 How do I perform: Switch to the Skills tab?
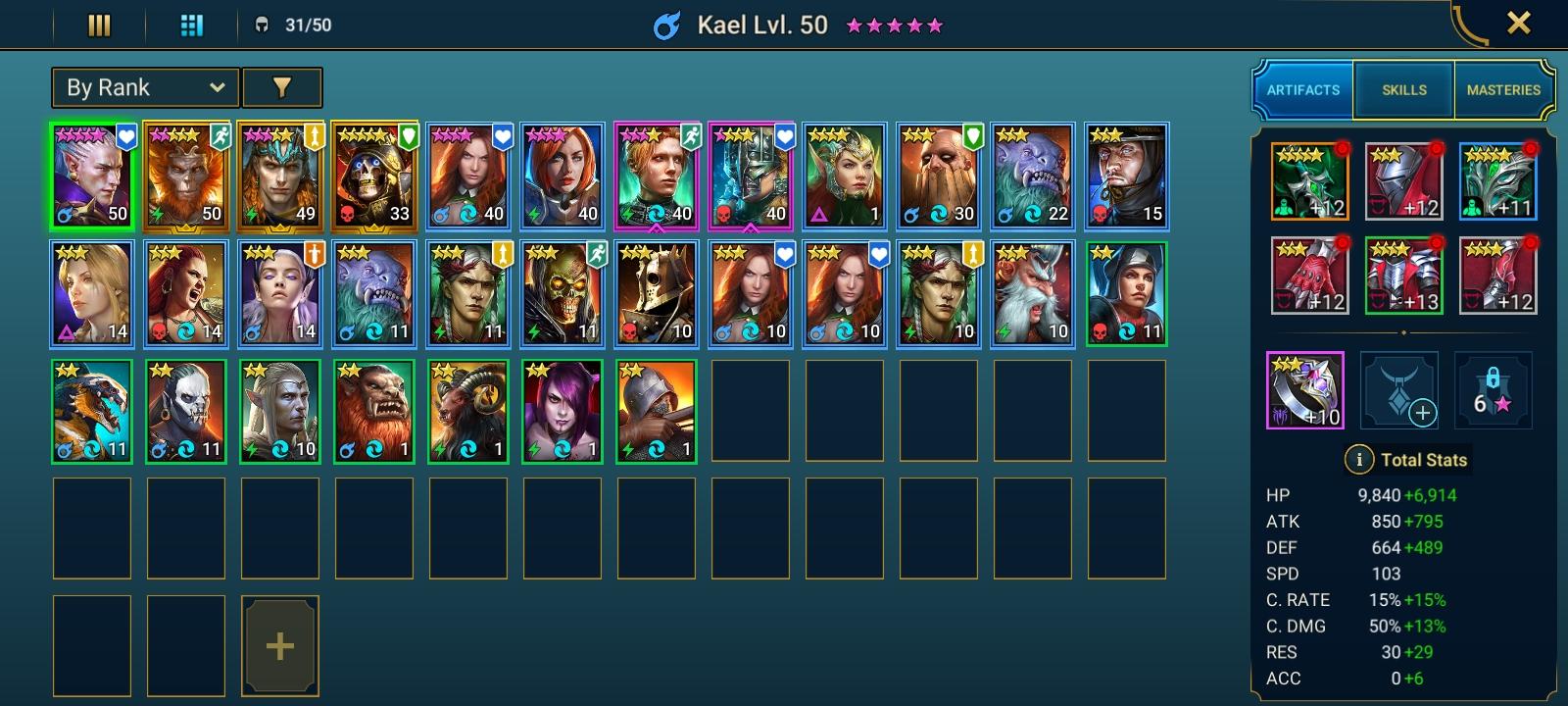1403,89
